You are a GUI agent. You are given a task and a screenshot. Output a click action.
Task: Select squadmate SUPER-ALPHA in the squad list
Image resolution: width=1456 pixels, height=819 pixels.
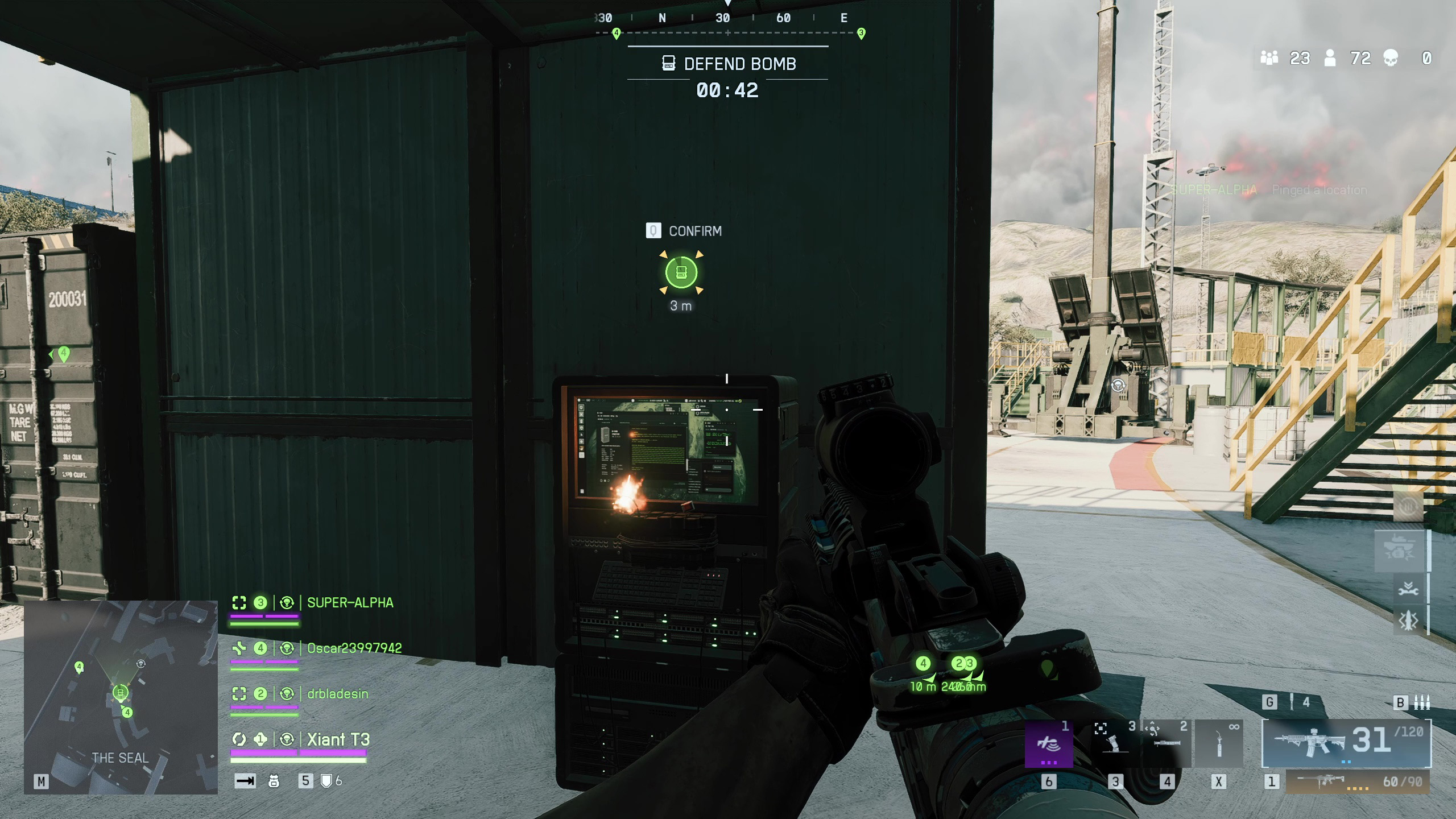click(x=350, y=603)
